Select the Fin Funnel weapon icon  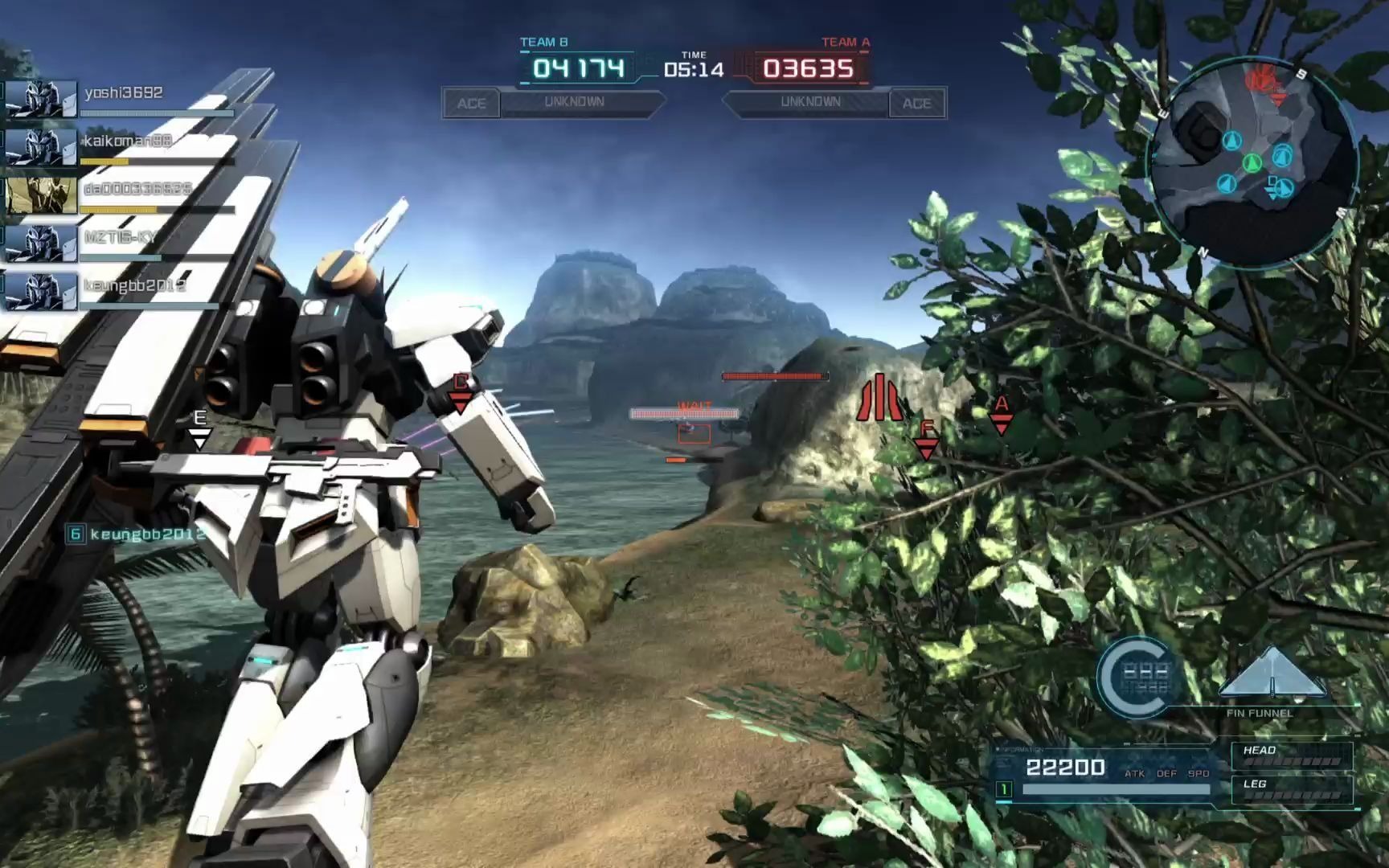tap(1271, 674)
